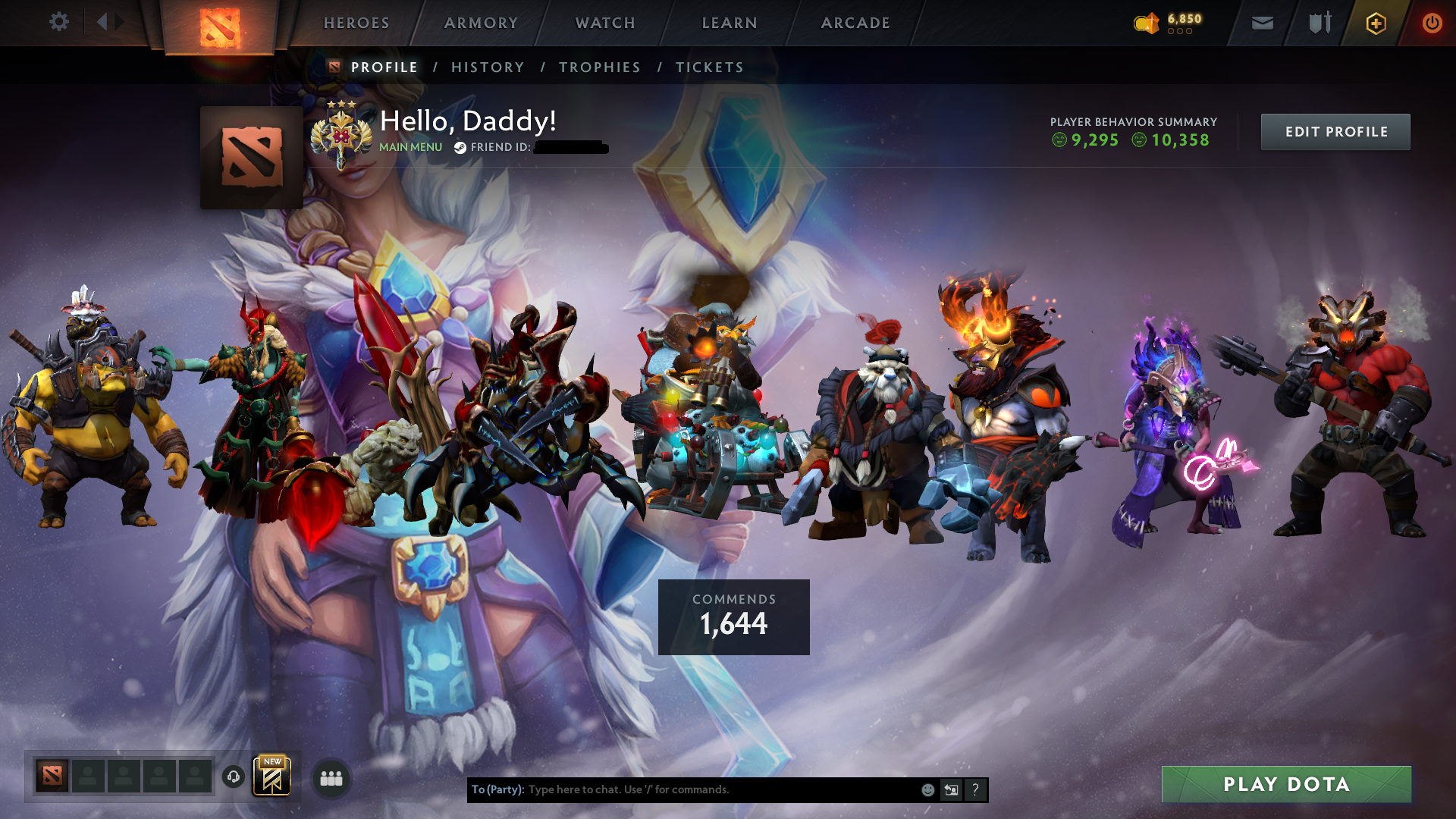This screenshot has height=819, width=1456.
Task: Open the TROPHIES tab
Action: (600, 67)
